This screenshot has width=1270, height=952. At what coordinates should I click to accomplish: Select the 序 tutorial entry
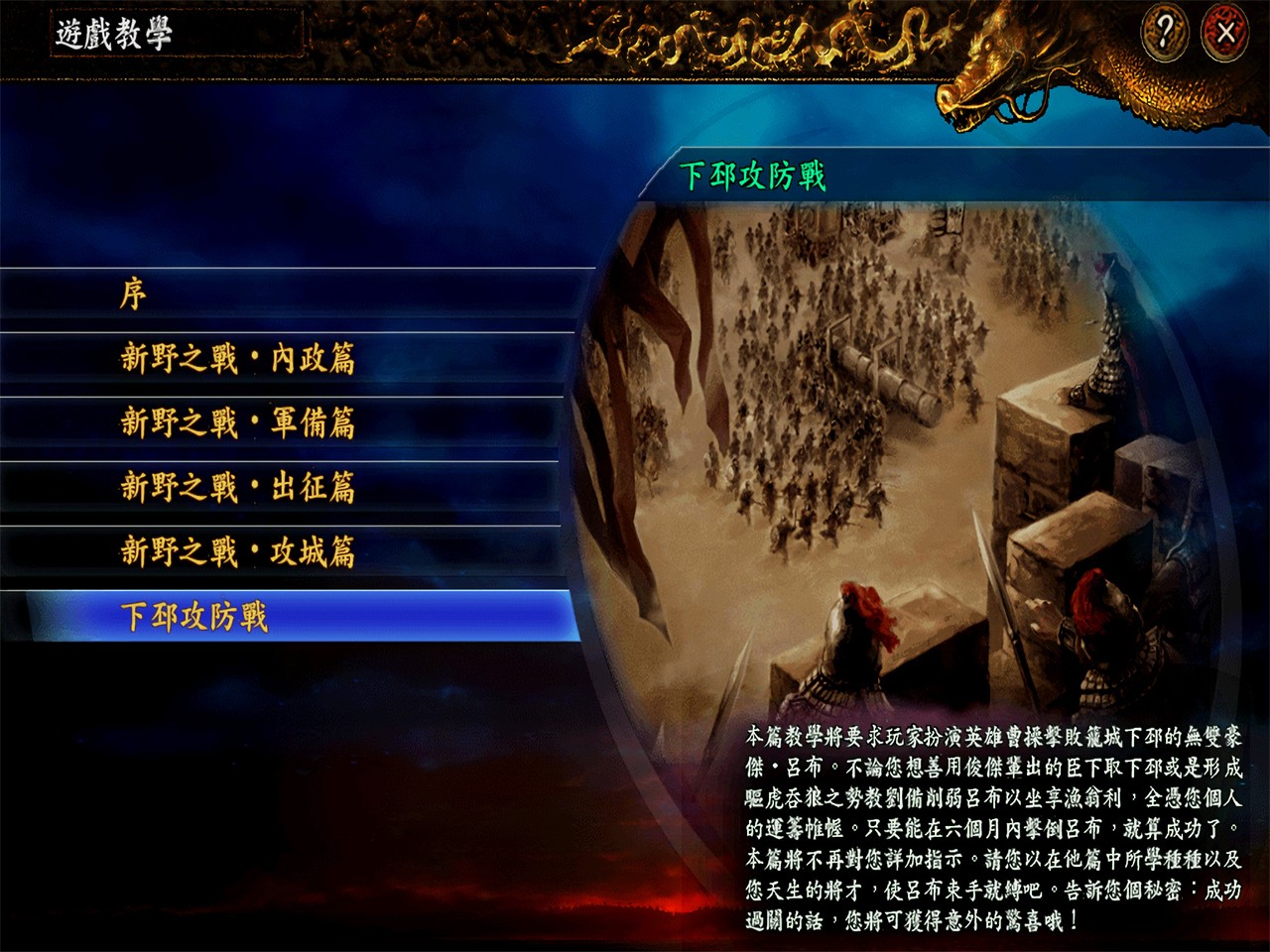(139, 295)
